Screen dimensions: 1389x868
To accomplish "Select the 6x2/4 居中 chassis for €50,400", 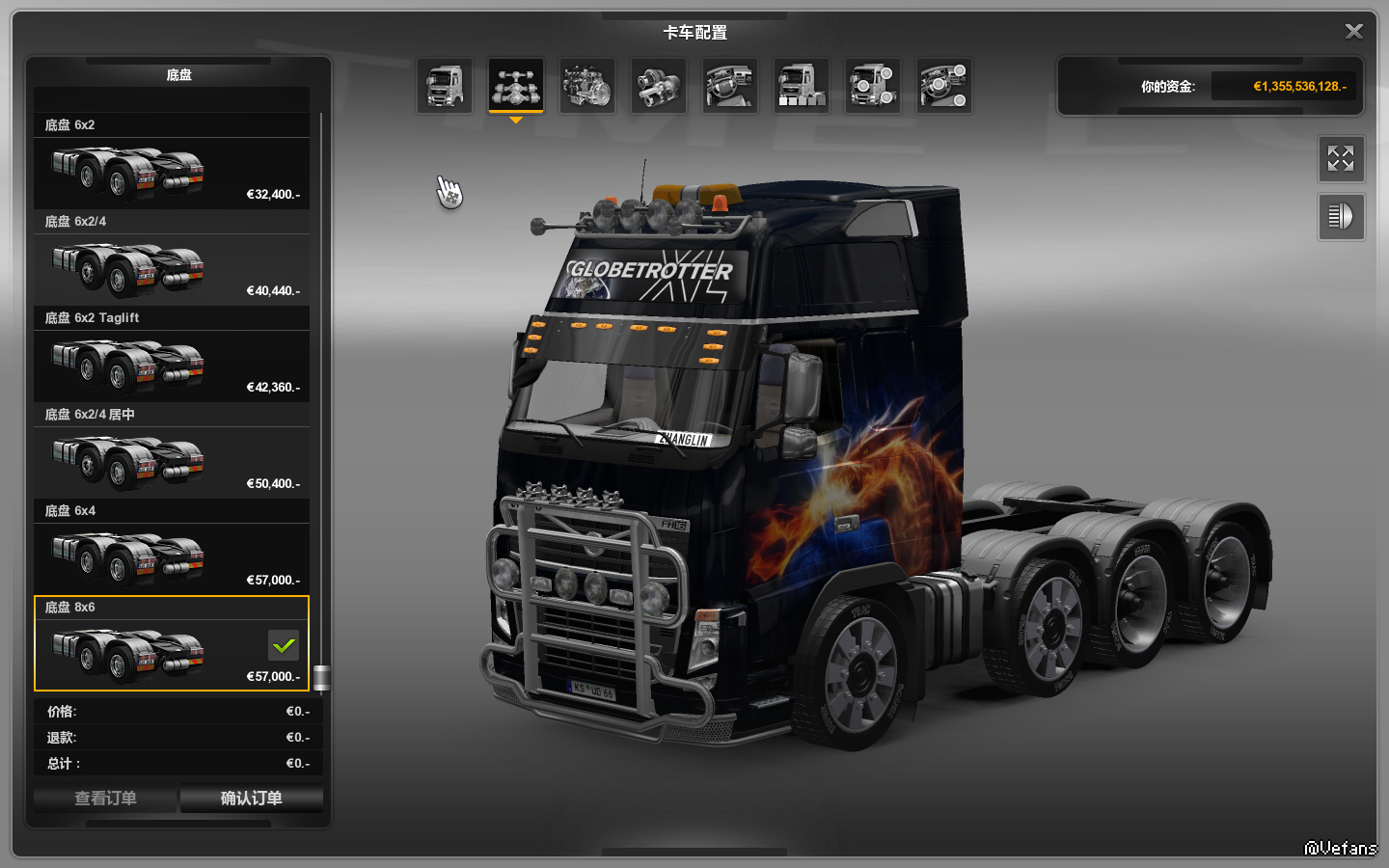I will (172, 462).
